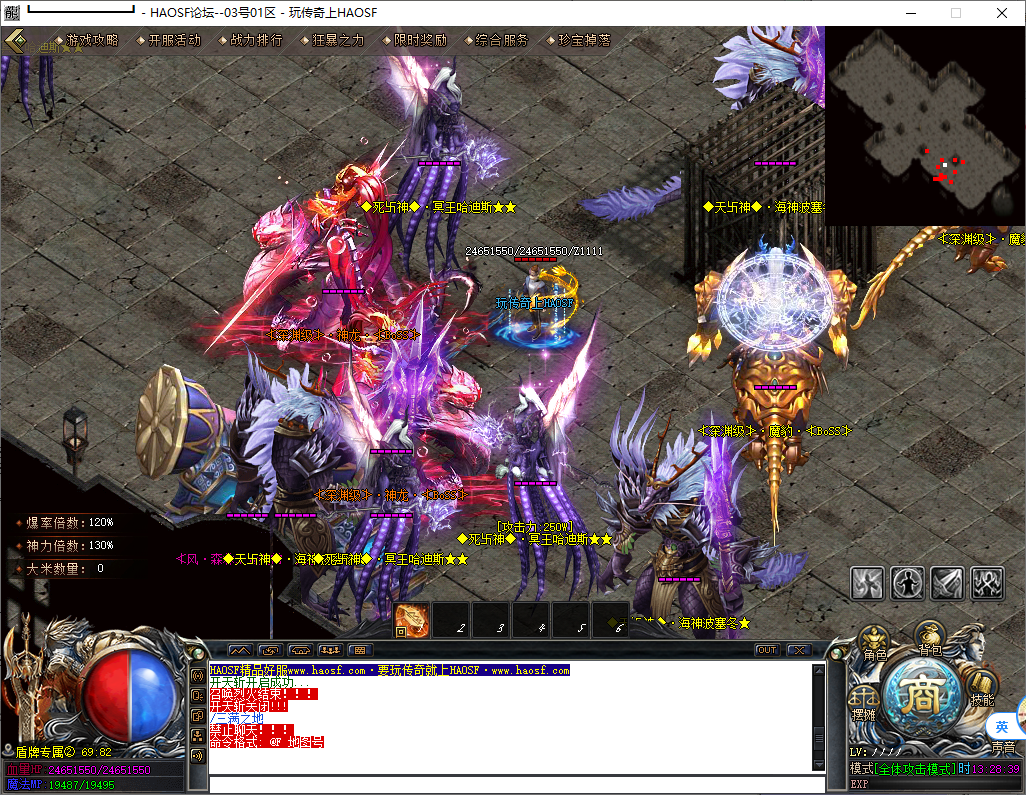Viewport: 1026px width, 795px height.
Task: Open the 狂暴之力 menu entry
Action: tap(338, 40)
